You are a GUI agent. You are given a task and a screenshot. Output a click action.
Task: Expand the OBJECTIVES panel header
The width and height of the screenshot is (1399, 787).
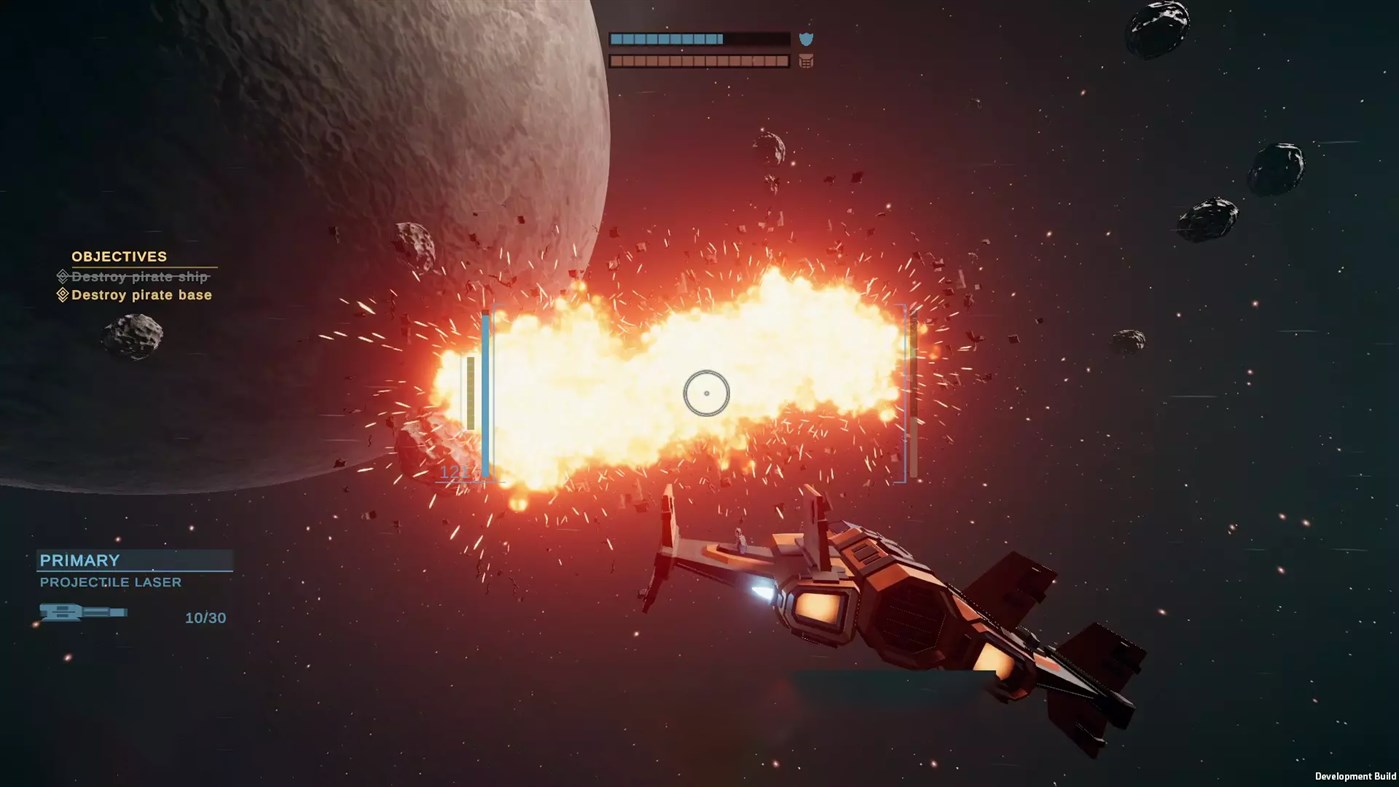pyautogui.click(x=119, y=256)
